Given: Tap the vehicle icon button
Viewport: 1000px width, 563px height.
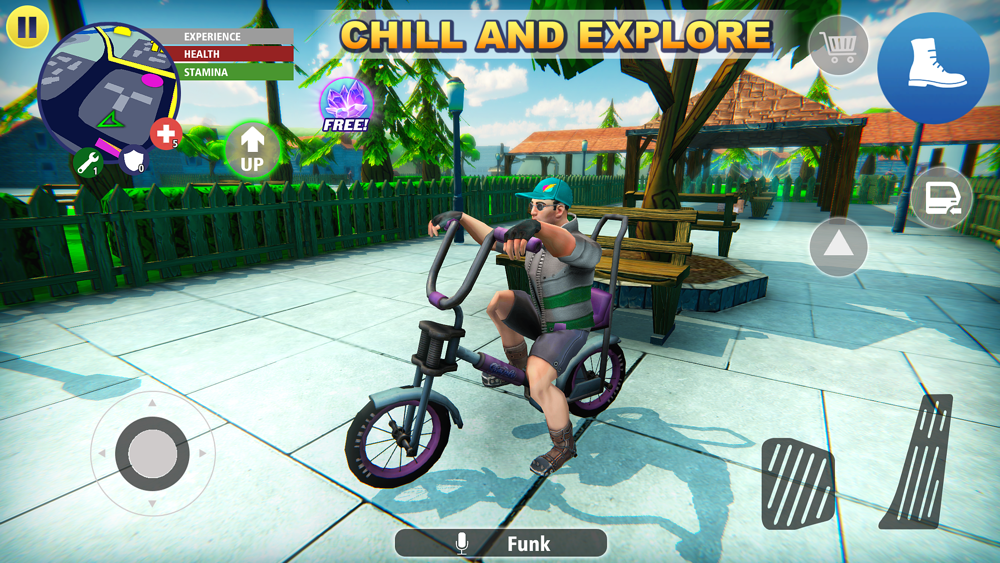Looking at the screenshot, I should [941, 198].
